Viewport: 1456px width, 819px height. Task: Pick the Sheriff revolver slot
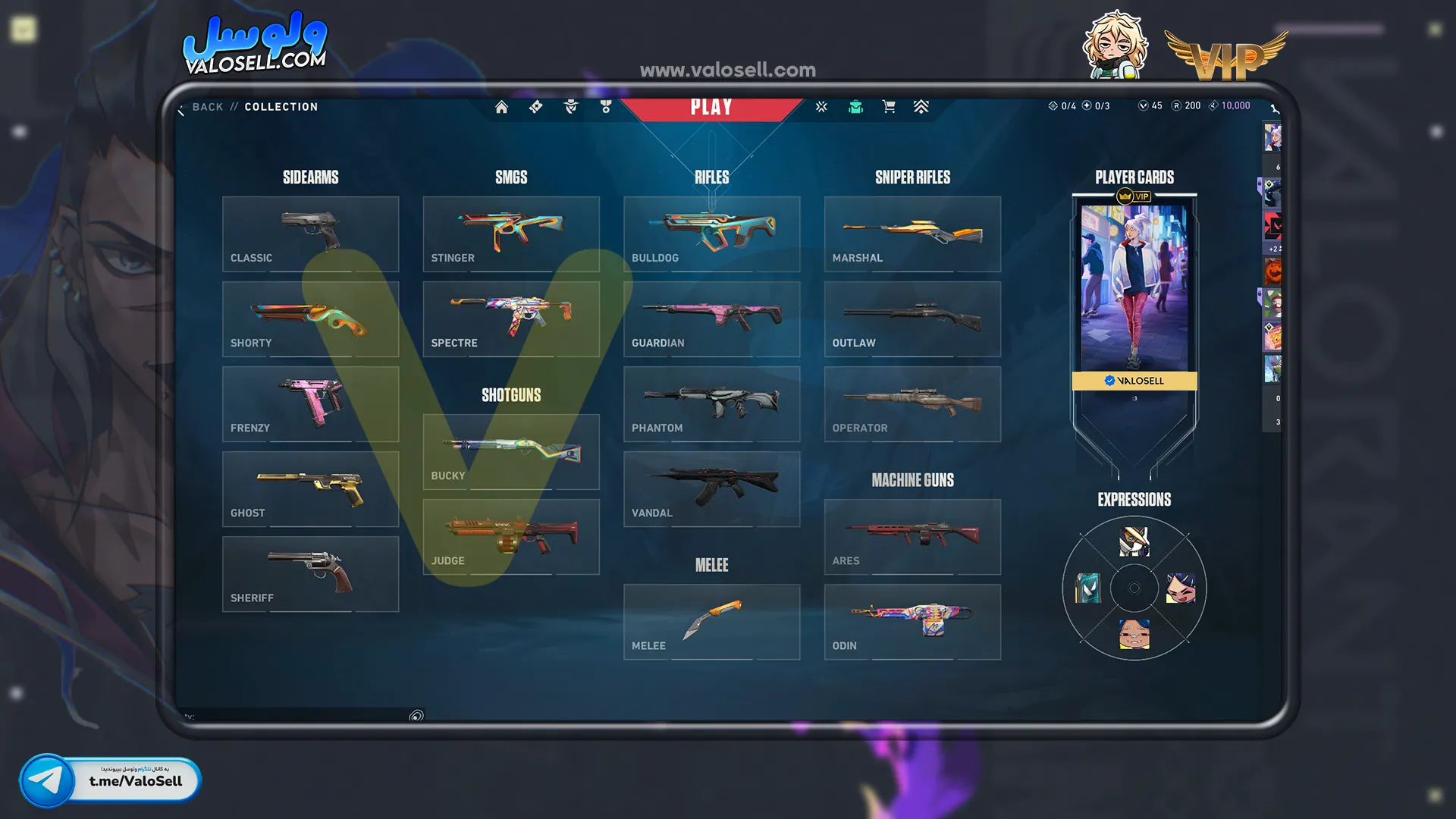coord(310,573)
